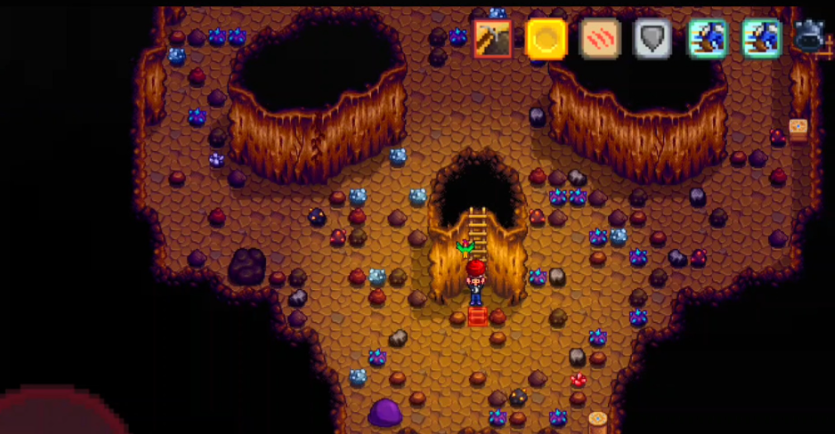This screenshot has height=434, width=835.
Task: Inspect the gray shield defense buff icon
Action: pos(654,39)
